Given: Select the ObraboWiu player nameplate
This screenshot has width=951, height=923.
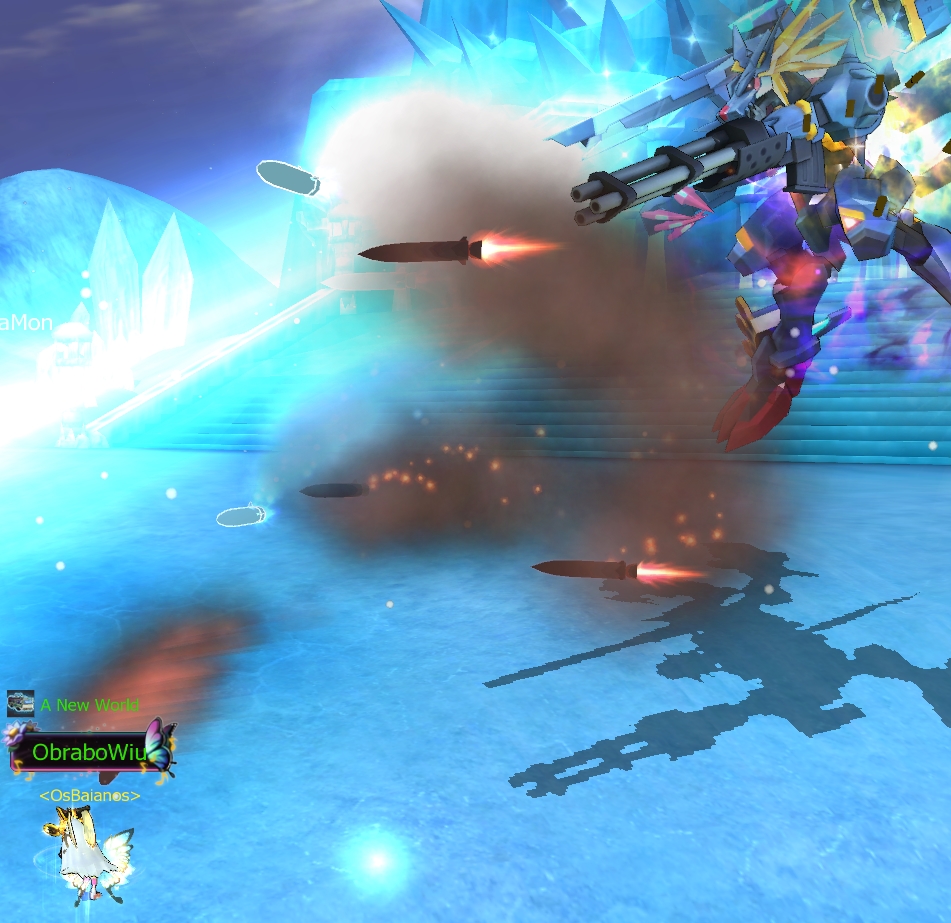Looking at the screenshot, I should click(x=88, y=751).
